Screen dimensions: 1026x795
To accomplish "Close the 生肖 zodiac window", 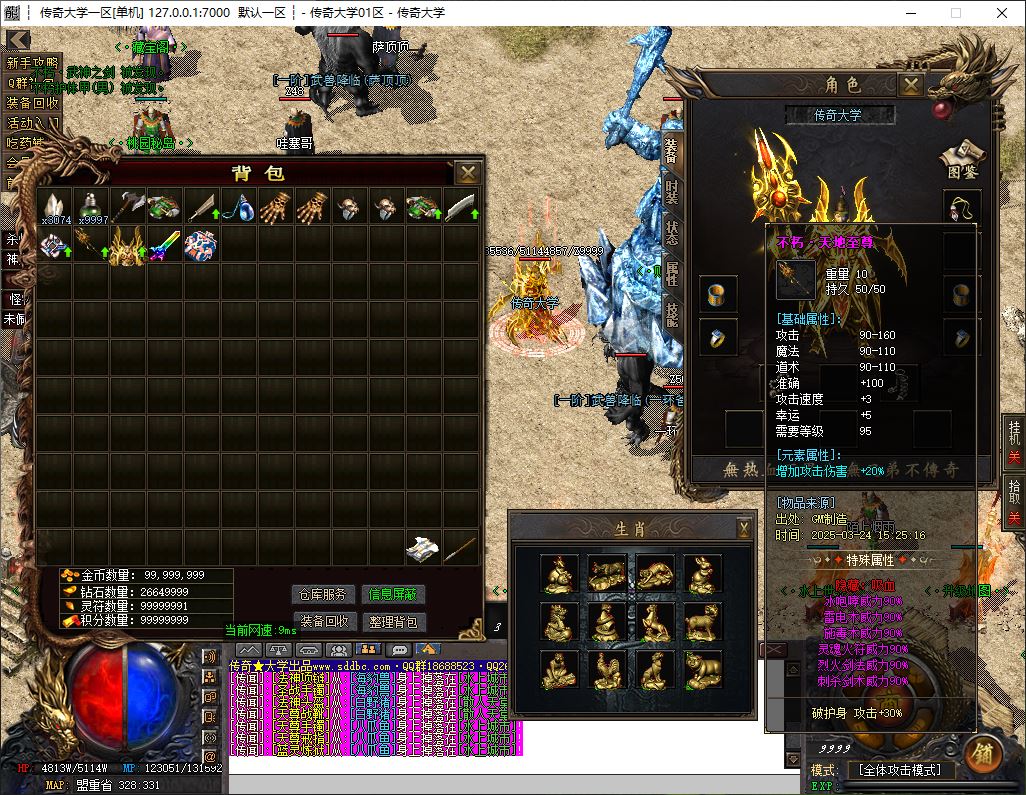I will click(x=744, y=527).
